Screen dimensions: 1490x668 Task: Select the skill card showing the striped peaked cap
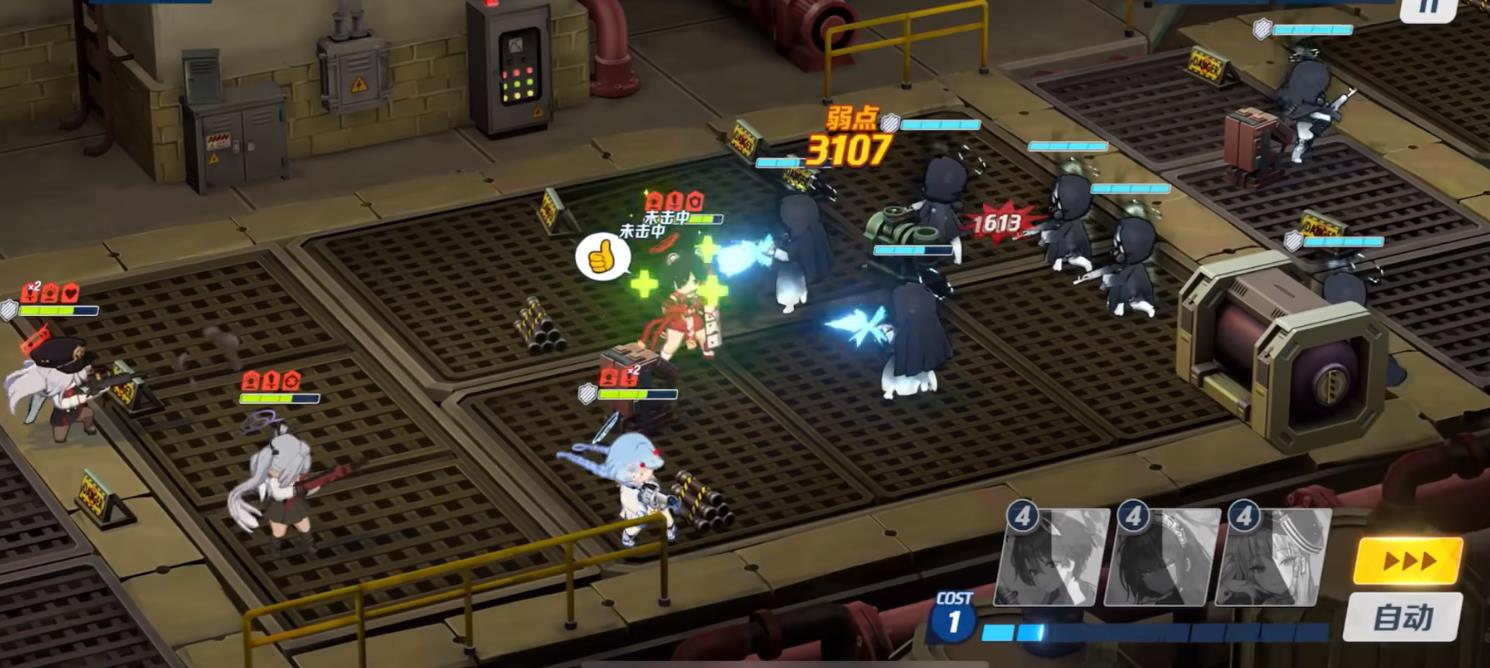click(x=1273, y=558)
